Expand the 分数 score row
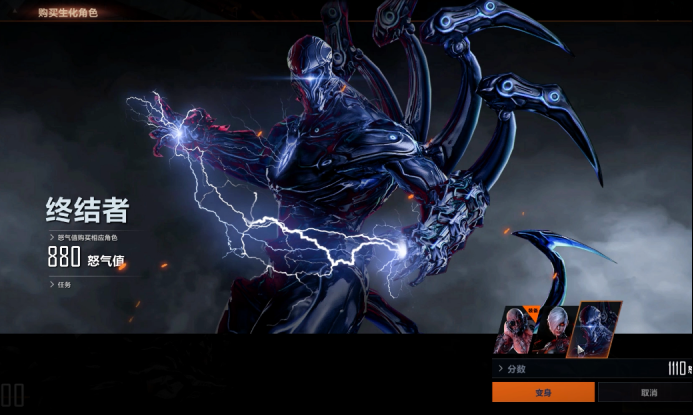693x415 pixels. (x=515, y=369)
